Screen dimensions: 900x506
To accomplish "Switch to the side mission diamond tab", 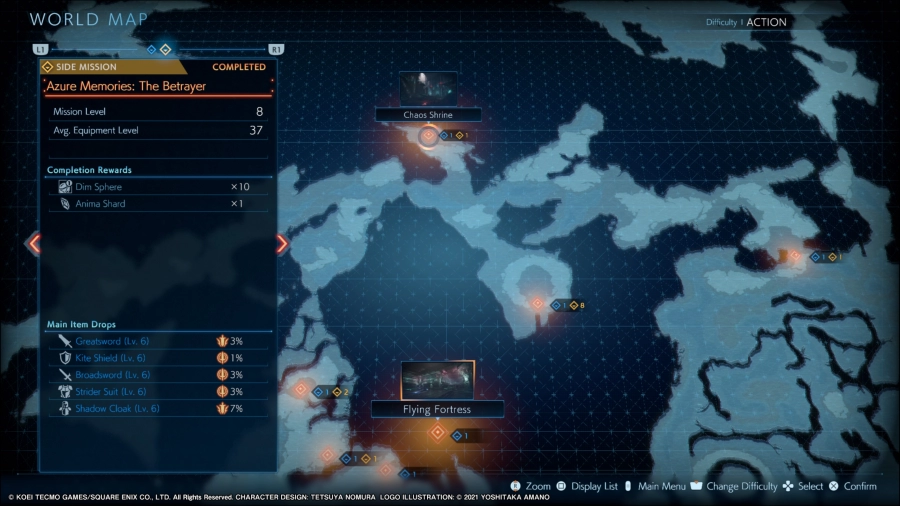I will pyautogui.click(x=166, y=48).
